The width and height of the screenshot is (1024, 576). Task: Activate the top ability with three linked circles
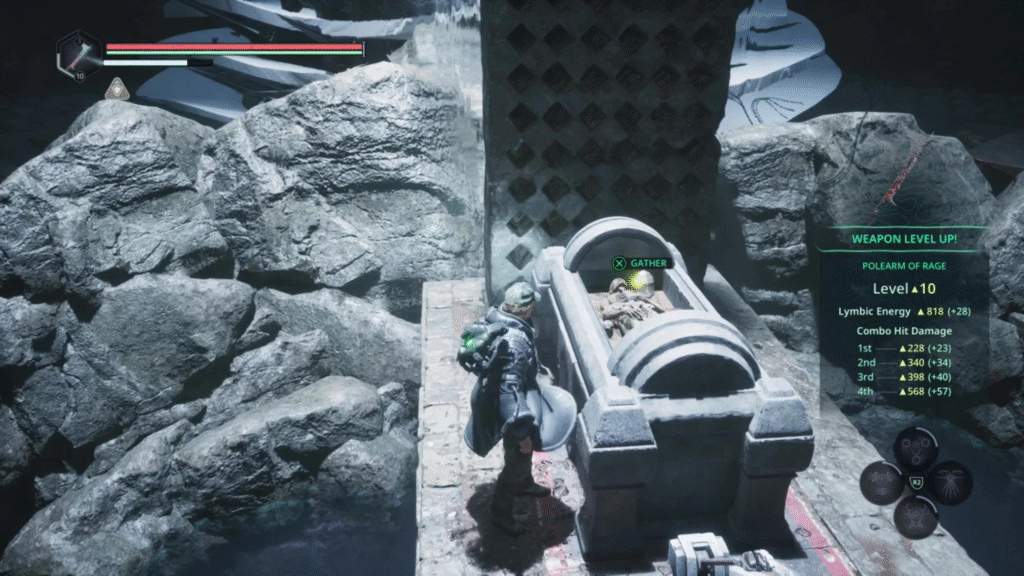pos(915,449)
